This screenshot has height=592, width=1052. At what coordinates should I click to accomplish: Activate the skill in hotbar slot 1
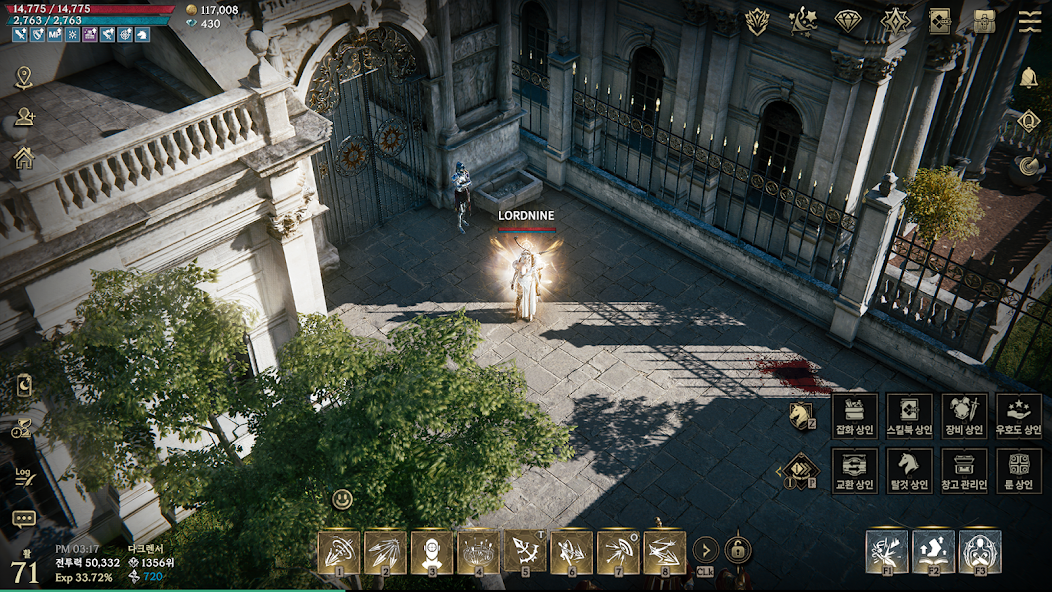click(x=339, y=552)
